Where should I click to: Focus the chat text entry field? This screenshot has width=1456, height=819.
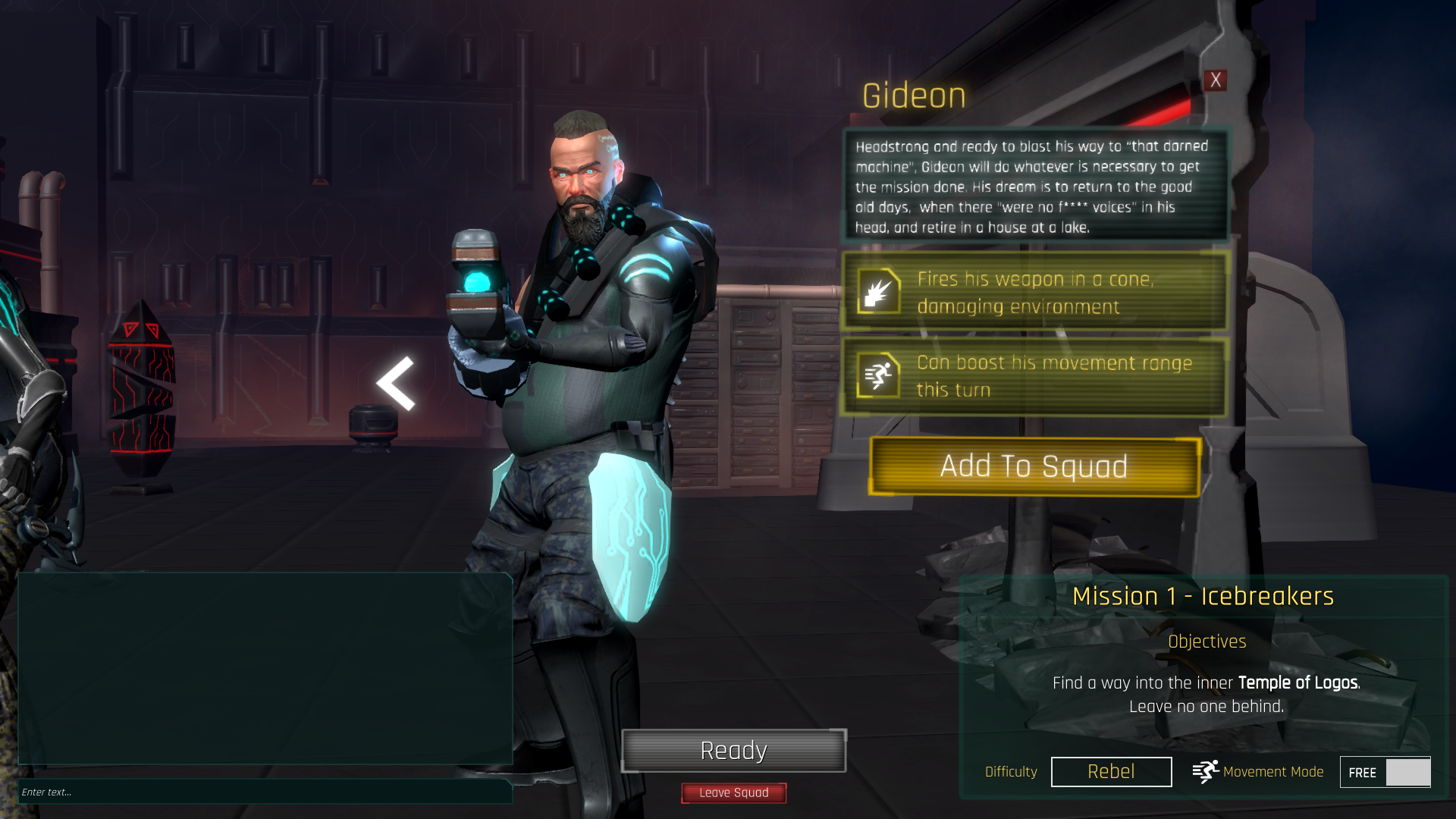pyautogui.click(x=265, y=792)
